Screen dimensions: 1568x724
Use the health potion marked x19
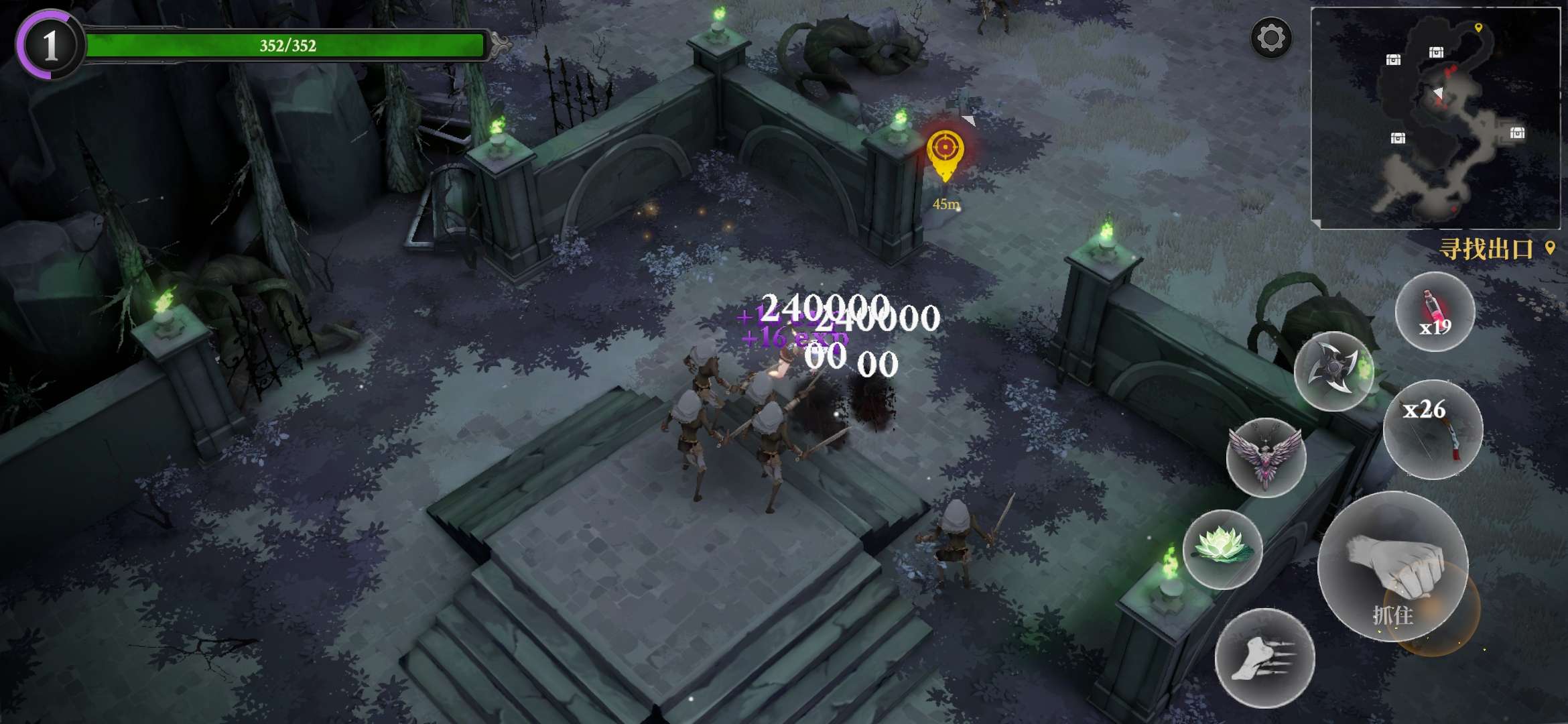1435,310
